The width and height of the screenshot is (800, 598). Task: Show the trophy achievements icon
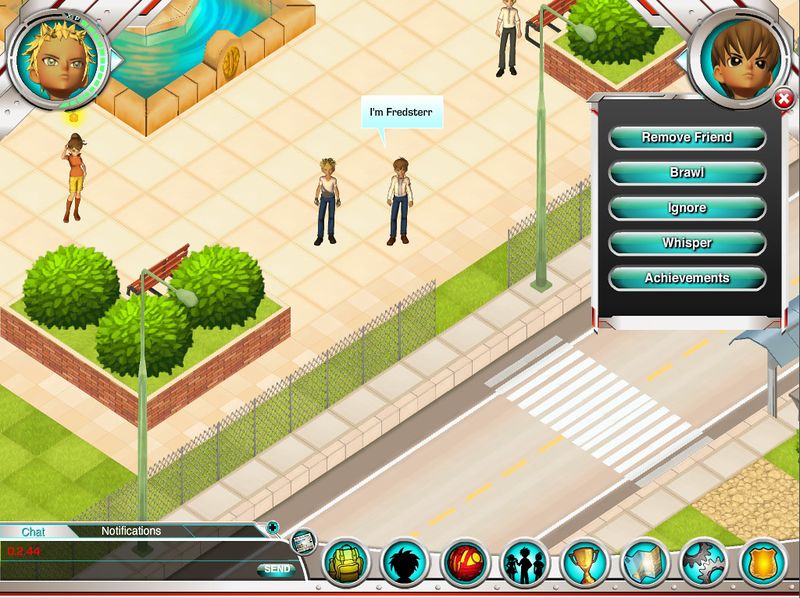pos(583,564)
